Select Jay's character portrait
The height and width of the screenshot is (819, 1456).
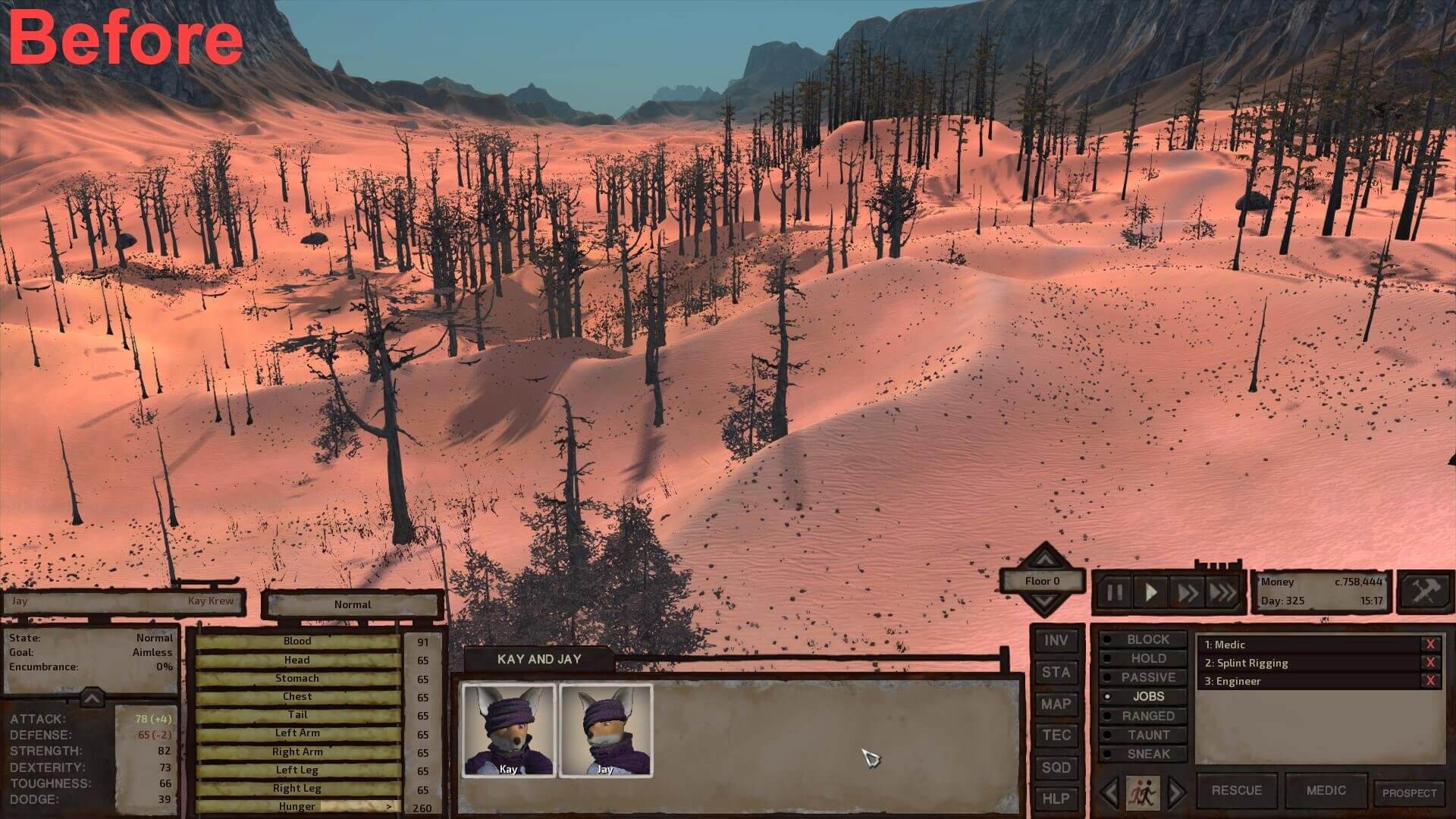(605, 730)
